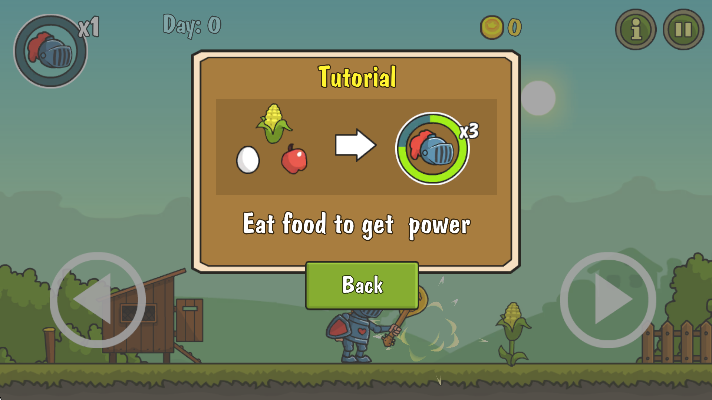
Task: Click the green Back button
Action: [362, 286]
